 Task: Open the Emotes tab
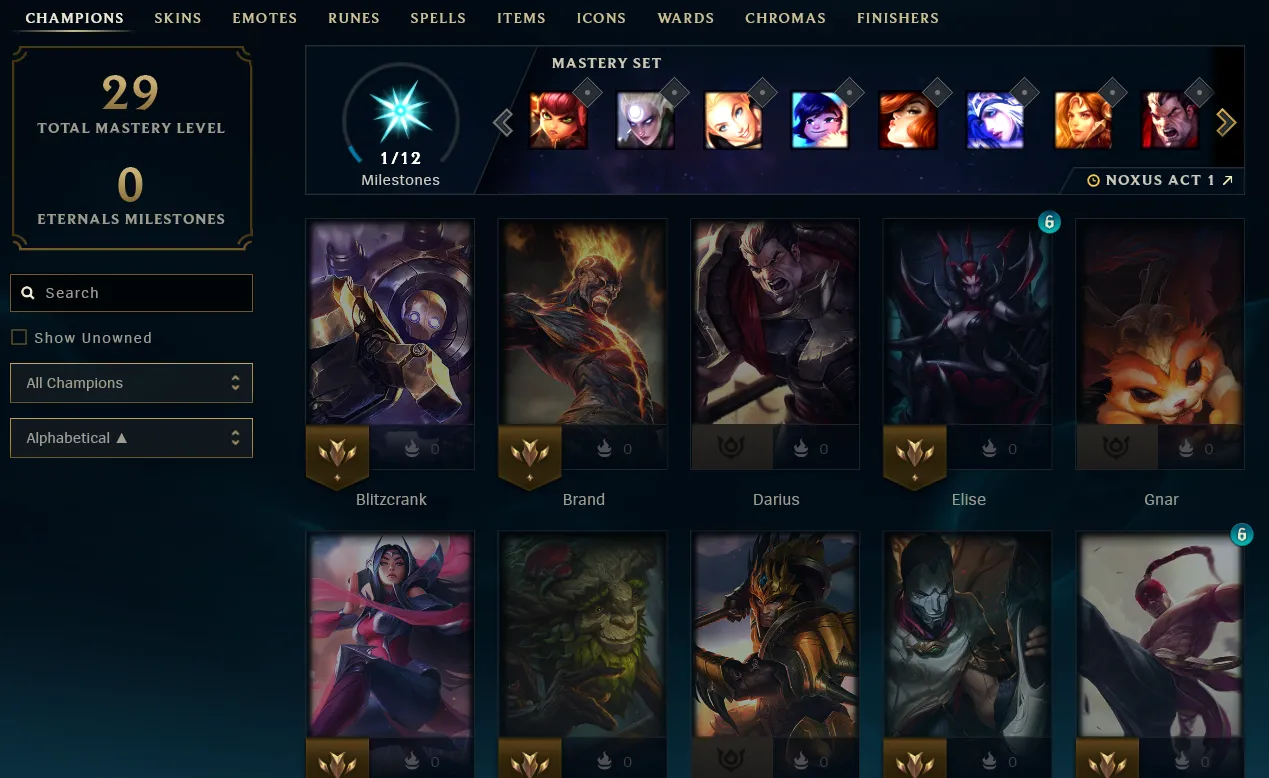click(x=264, y=18)
